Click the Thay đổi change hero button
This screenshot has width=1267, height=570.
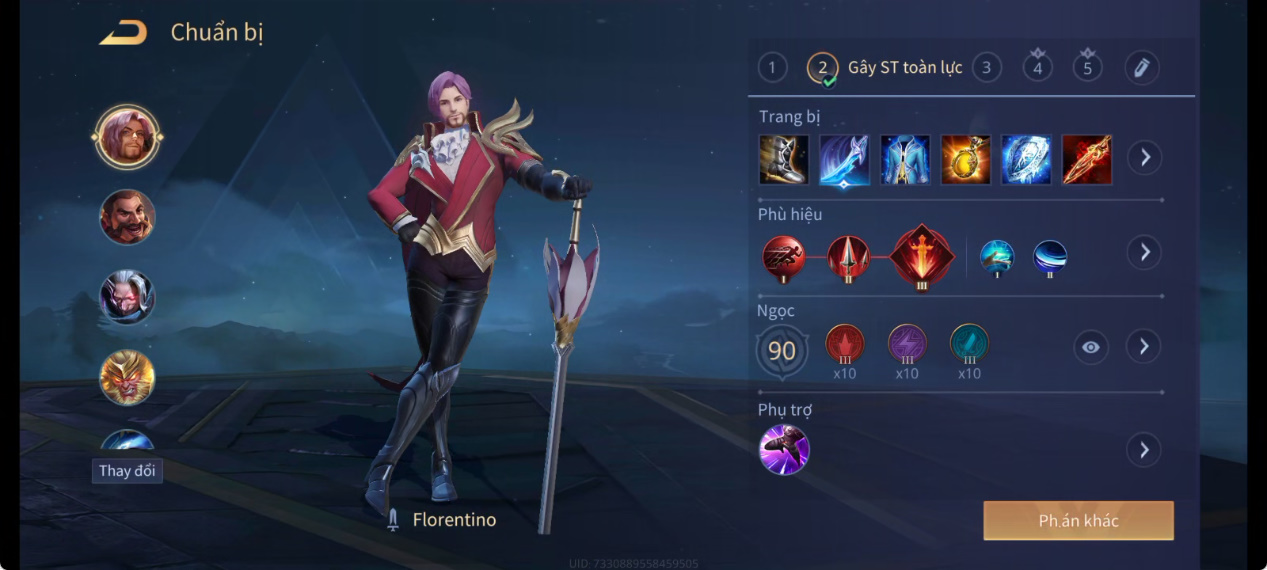127,471
